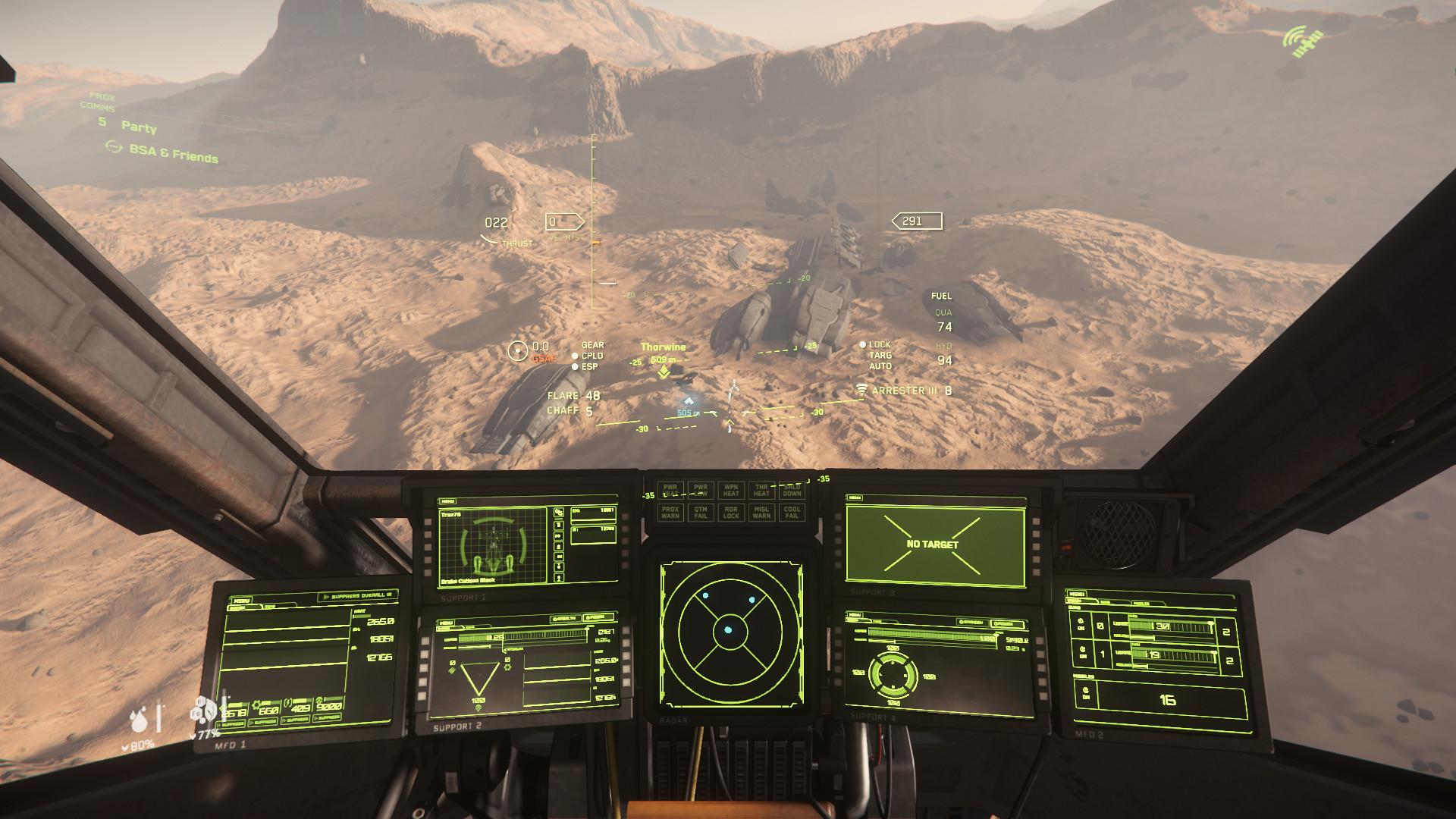Select the circular shield face allocation ring
This screenshot has height=819, width=1456.
[893, 675]
